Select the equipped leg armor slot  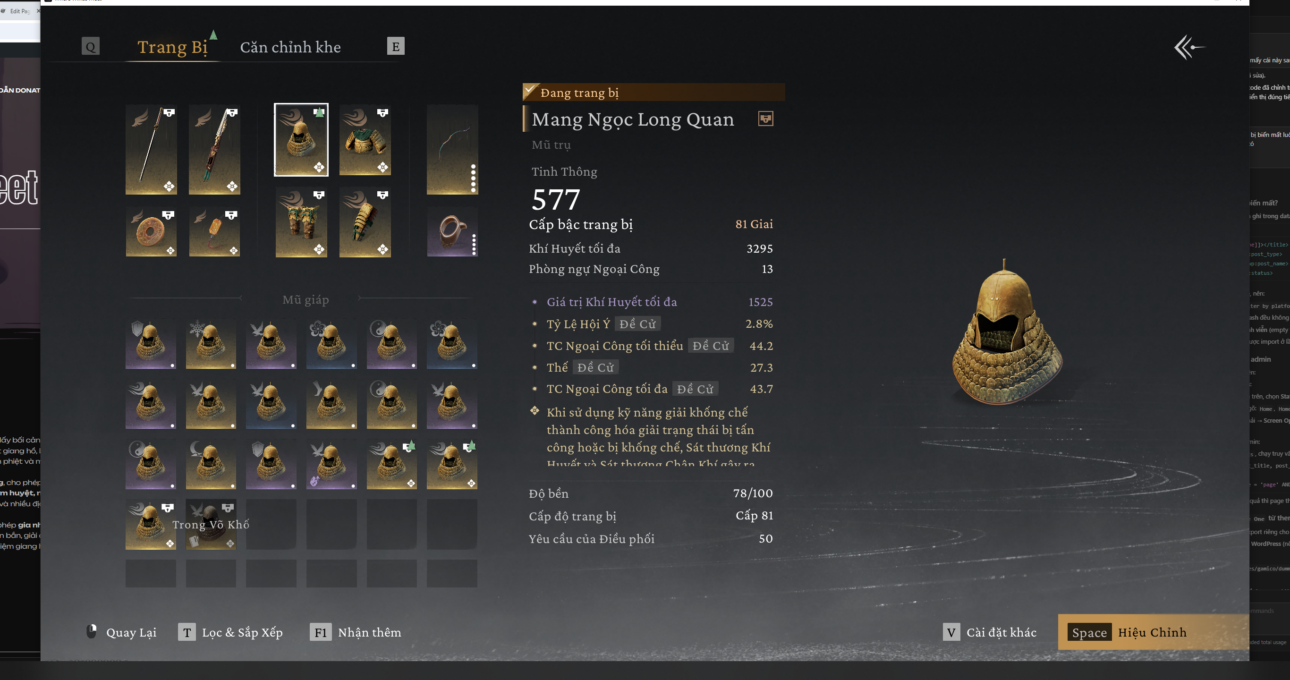301,222
